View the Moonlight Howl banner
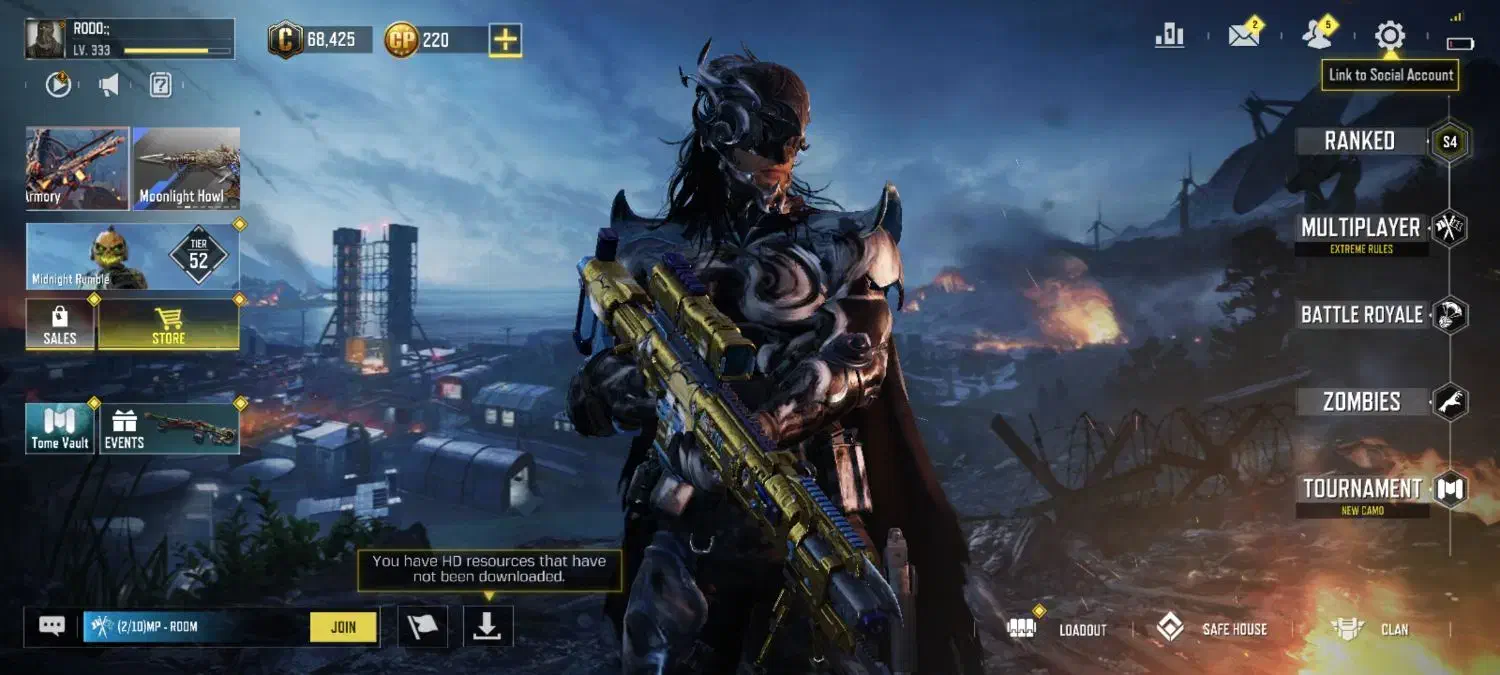The width and height of the screenshot is (1500, 675). point(186,168)
